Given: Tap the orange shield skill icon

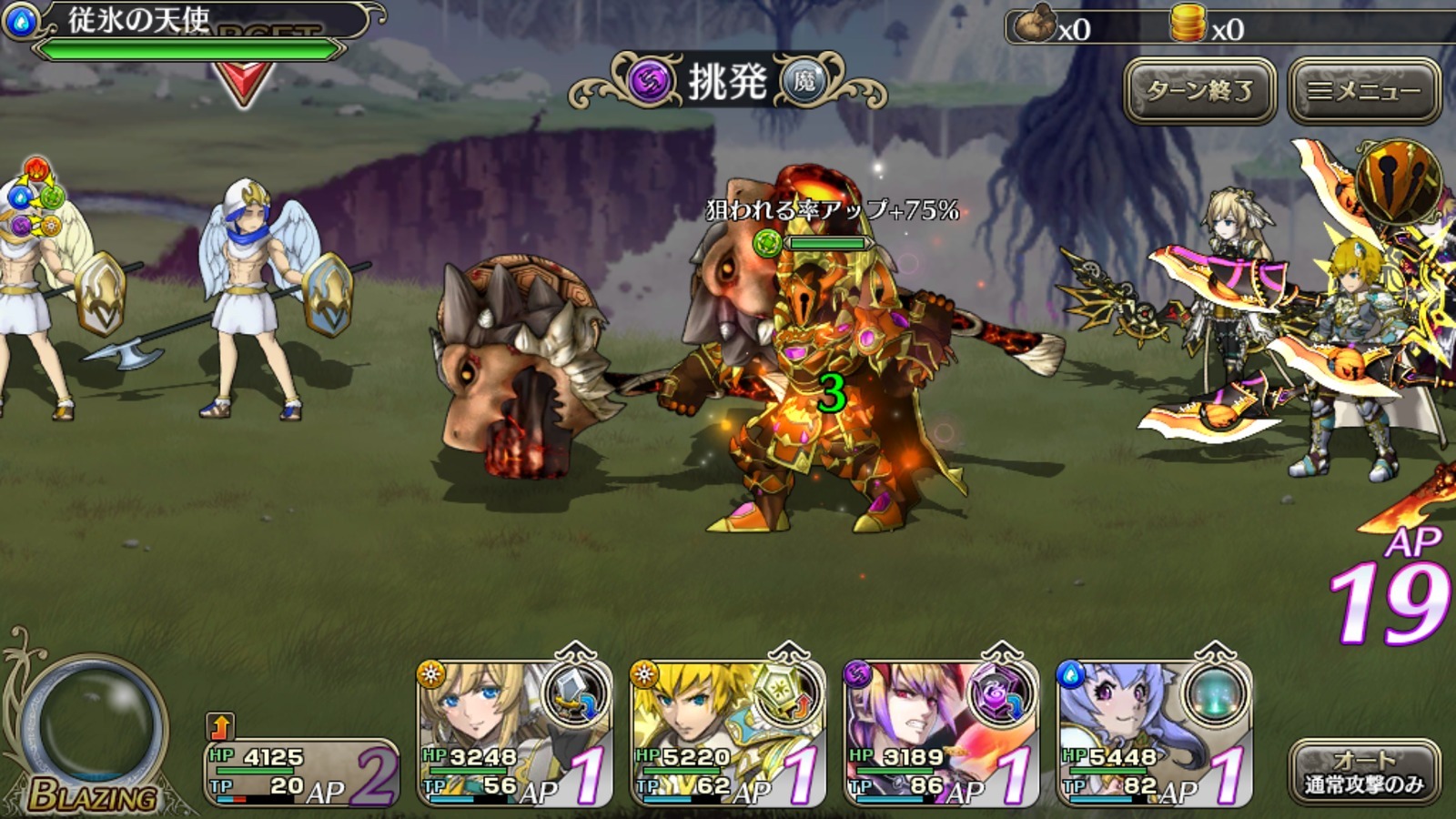Looking at the screenshot, I should pyautogui.click(x=1398, y=181).
